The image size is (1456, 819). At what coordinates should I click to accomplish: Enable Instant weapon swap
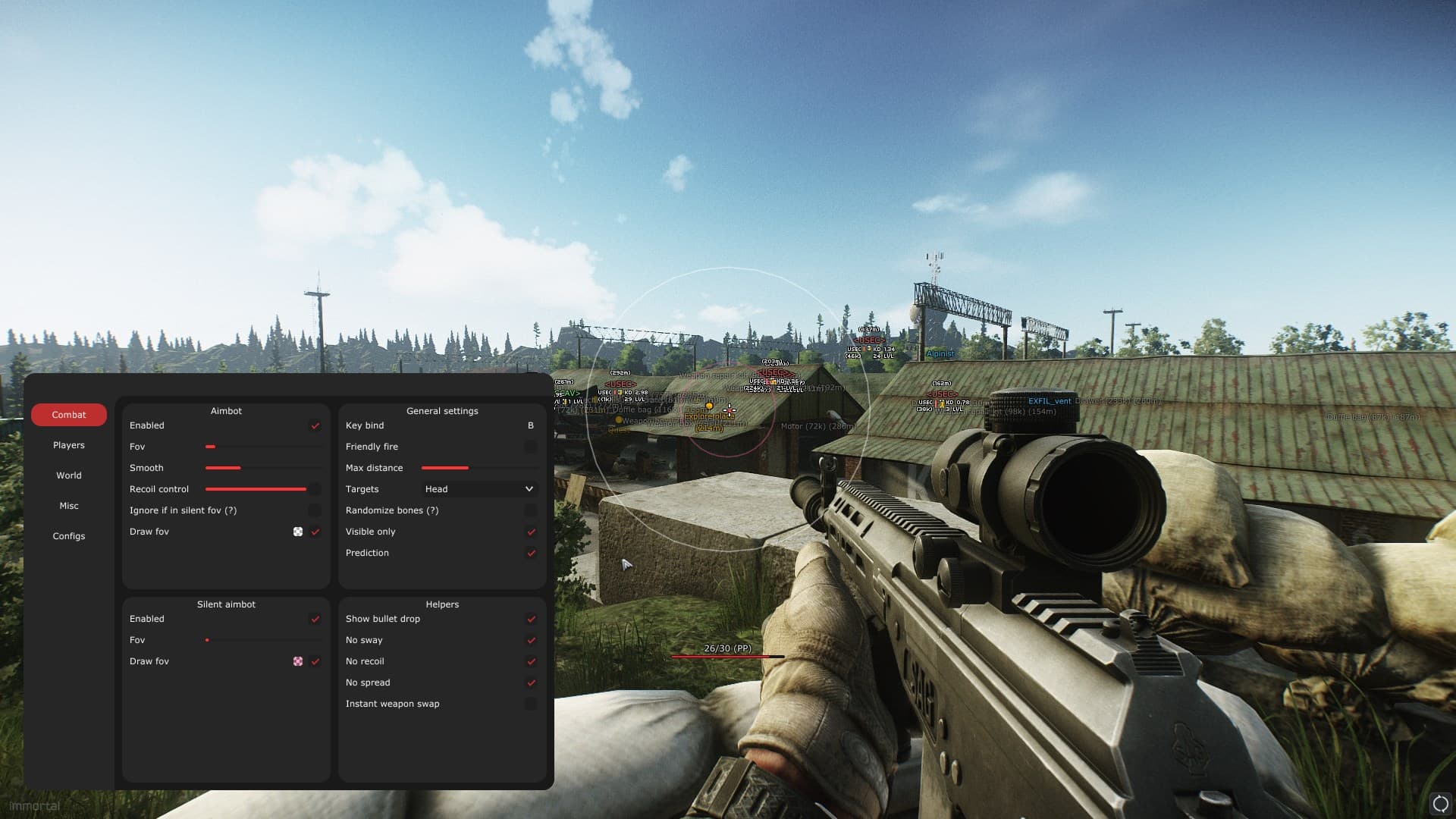point(531,704)
